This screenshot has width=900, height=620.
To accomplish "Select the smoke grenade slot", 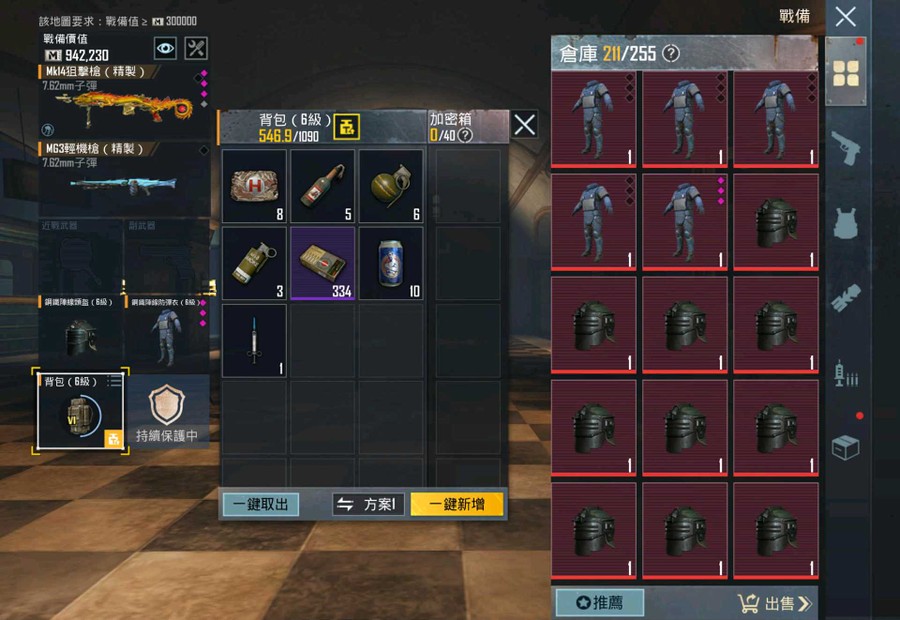I will [254, 263].
